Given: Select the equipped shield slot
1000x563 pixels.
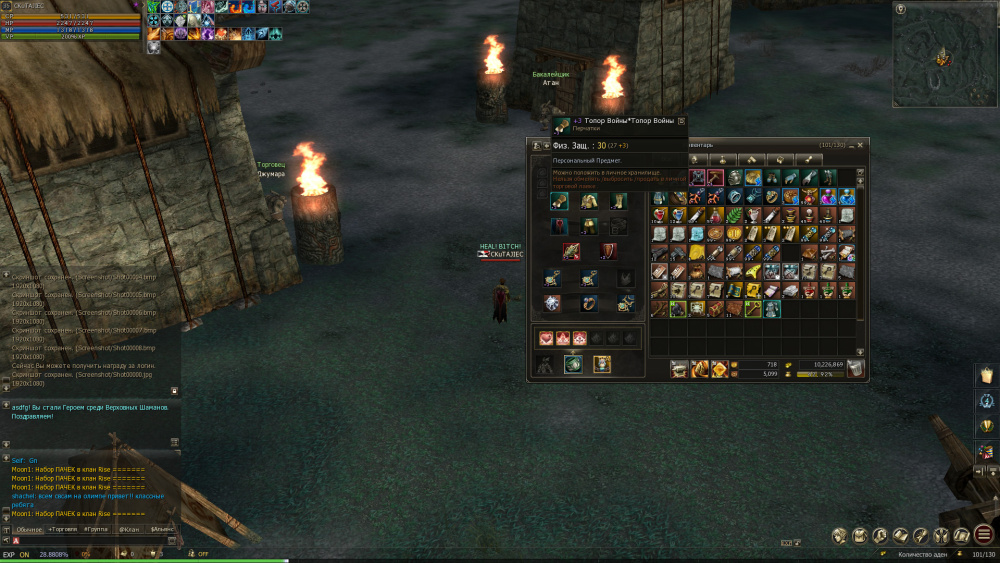Looking at the screenshot, I should pyautogui.click(x=608, y=251).
